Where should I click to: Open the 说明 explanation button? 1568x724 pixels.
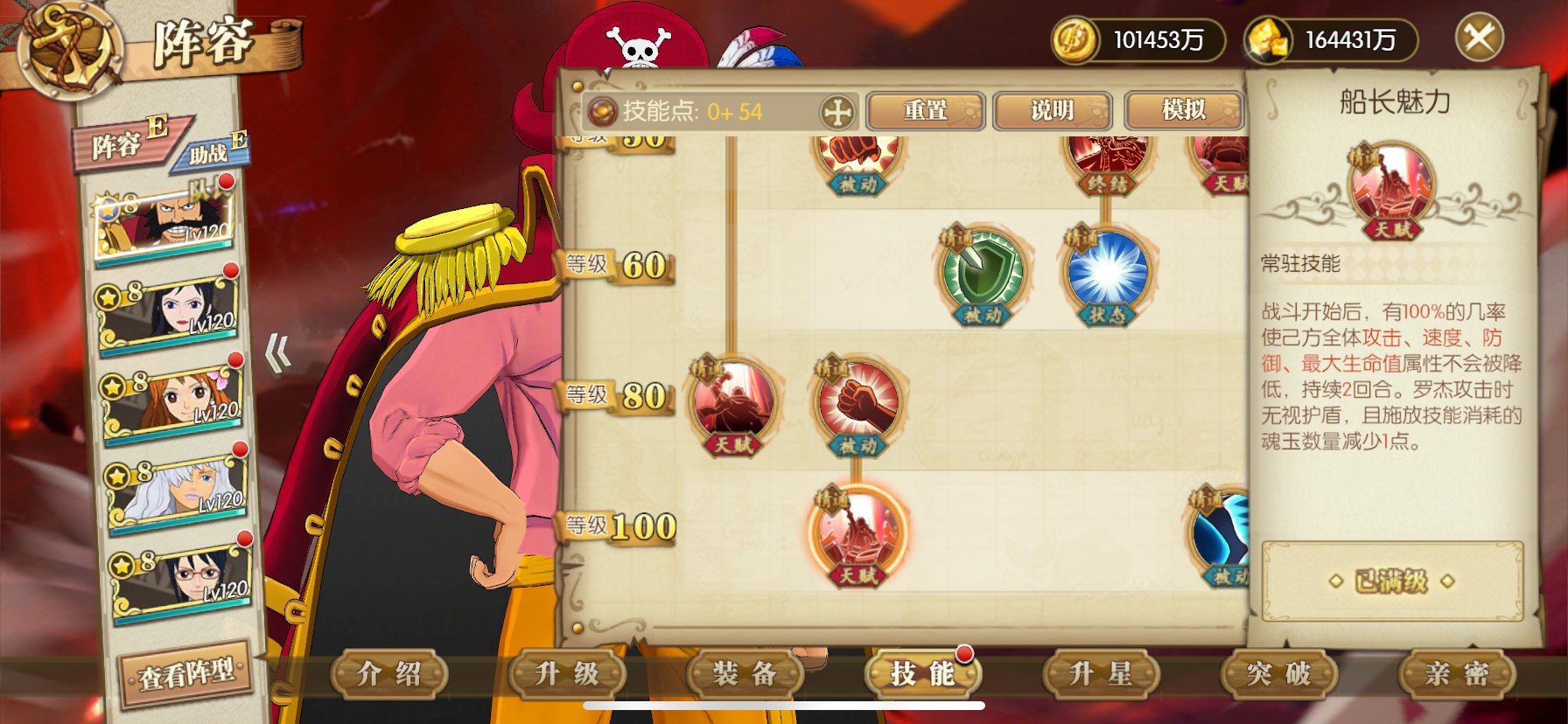pos(1052,111)
